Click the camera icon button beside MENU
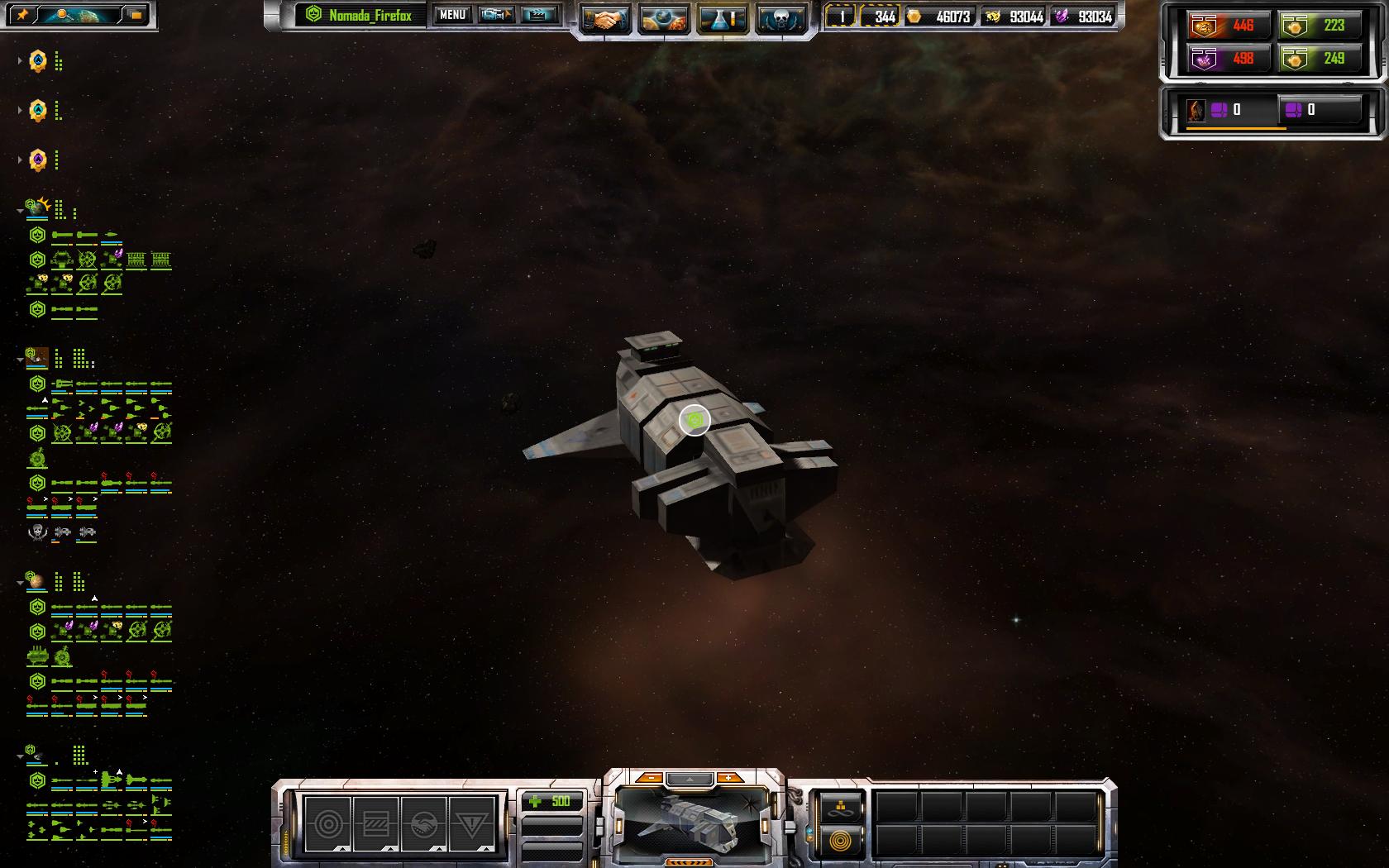The width and height of the screenshot is (1389, 868). point(496,15)
